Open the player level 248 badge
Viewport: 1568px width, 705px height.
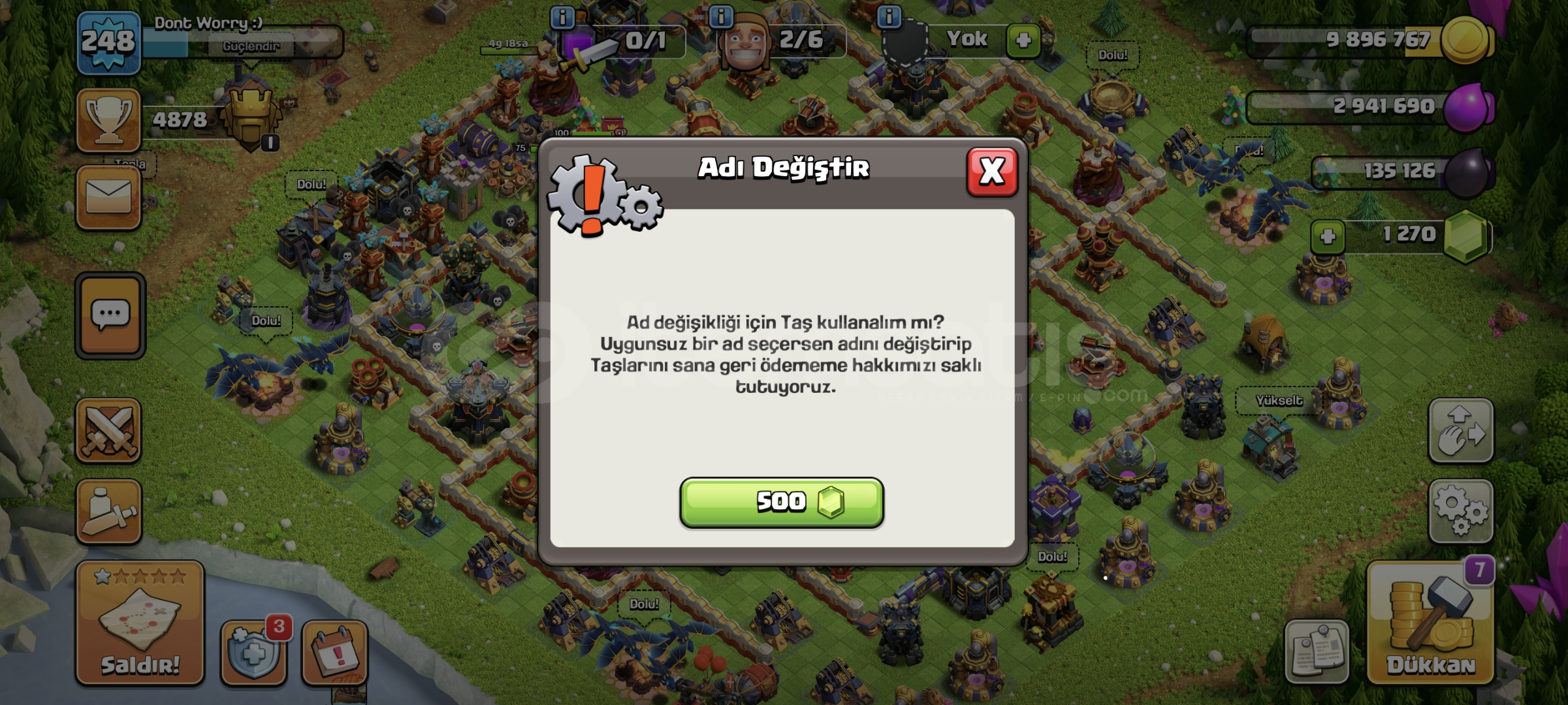(x=108, y=42)
